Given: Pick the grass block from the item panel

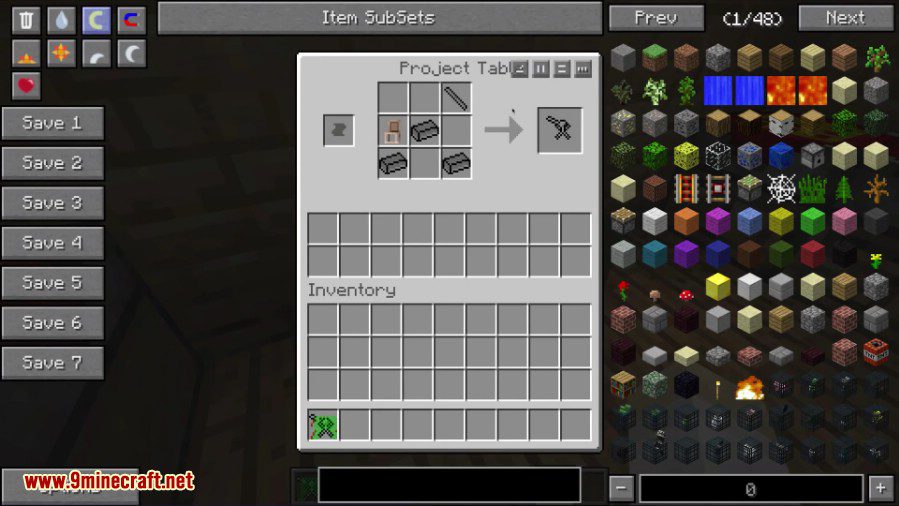Looking at the screenshot, I should click(655, 58).
